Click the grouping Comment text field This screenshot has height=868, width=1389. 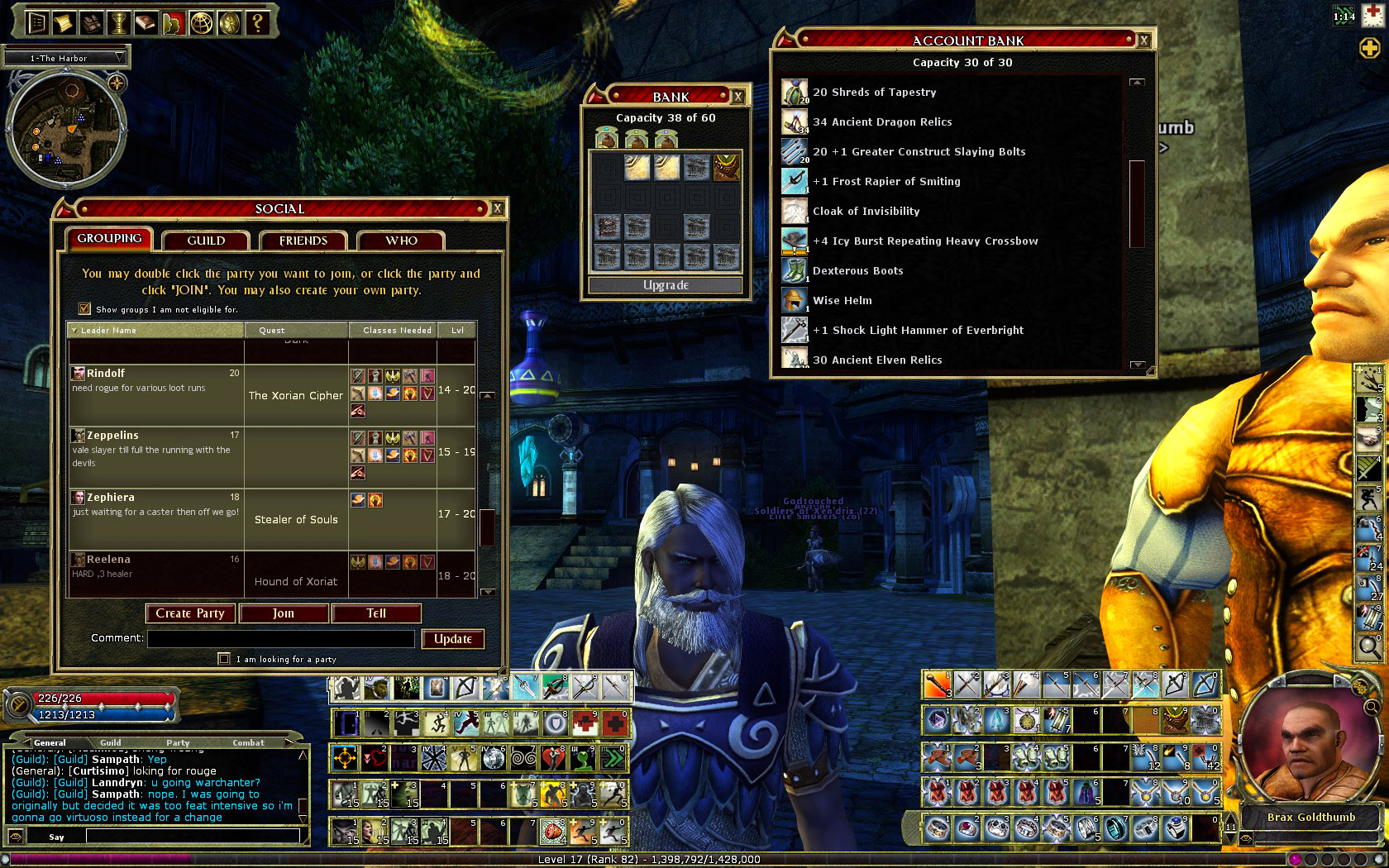(x=281, y=639)
